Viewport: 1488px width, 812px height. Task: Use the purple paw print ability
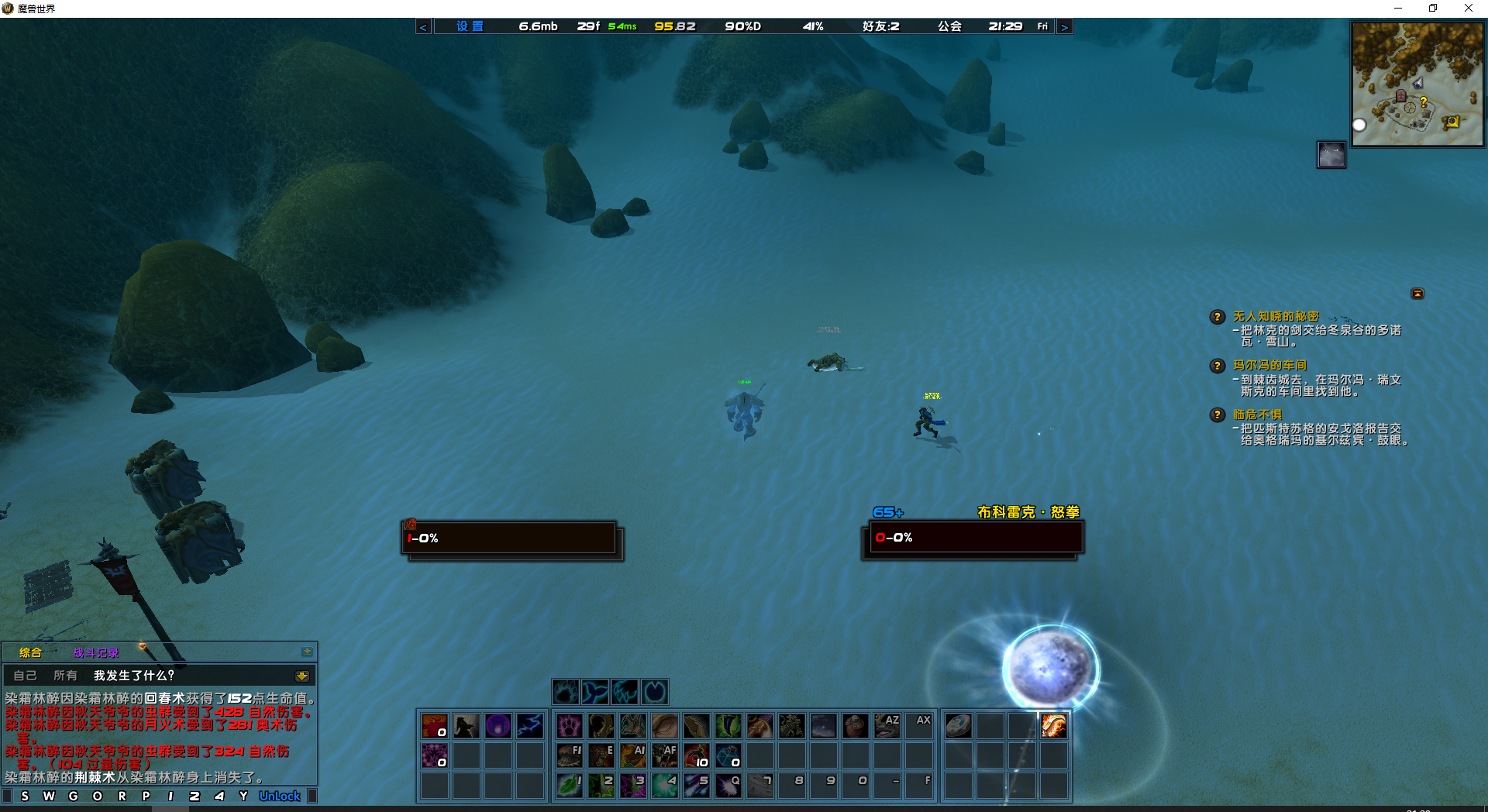pos(569,726)
